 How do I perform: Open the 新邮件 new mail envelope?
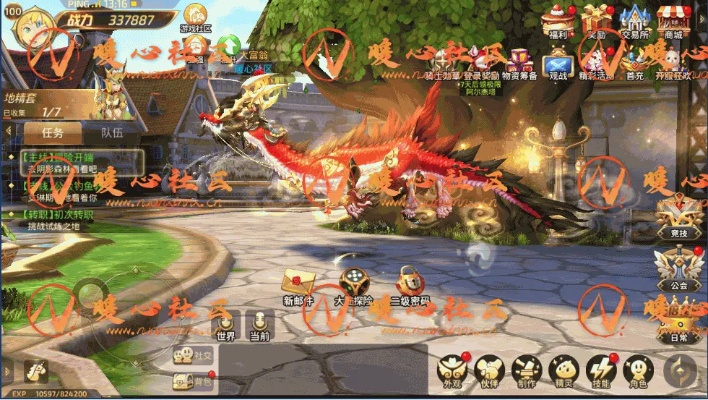(298, 284)
